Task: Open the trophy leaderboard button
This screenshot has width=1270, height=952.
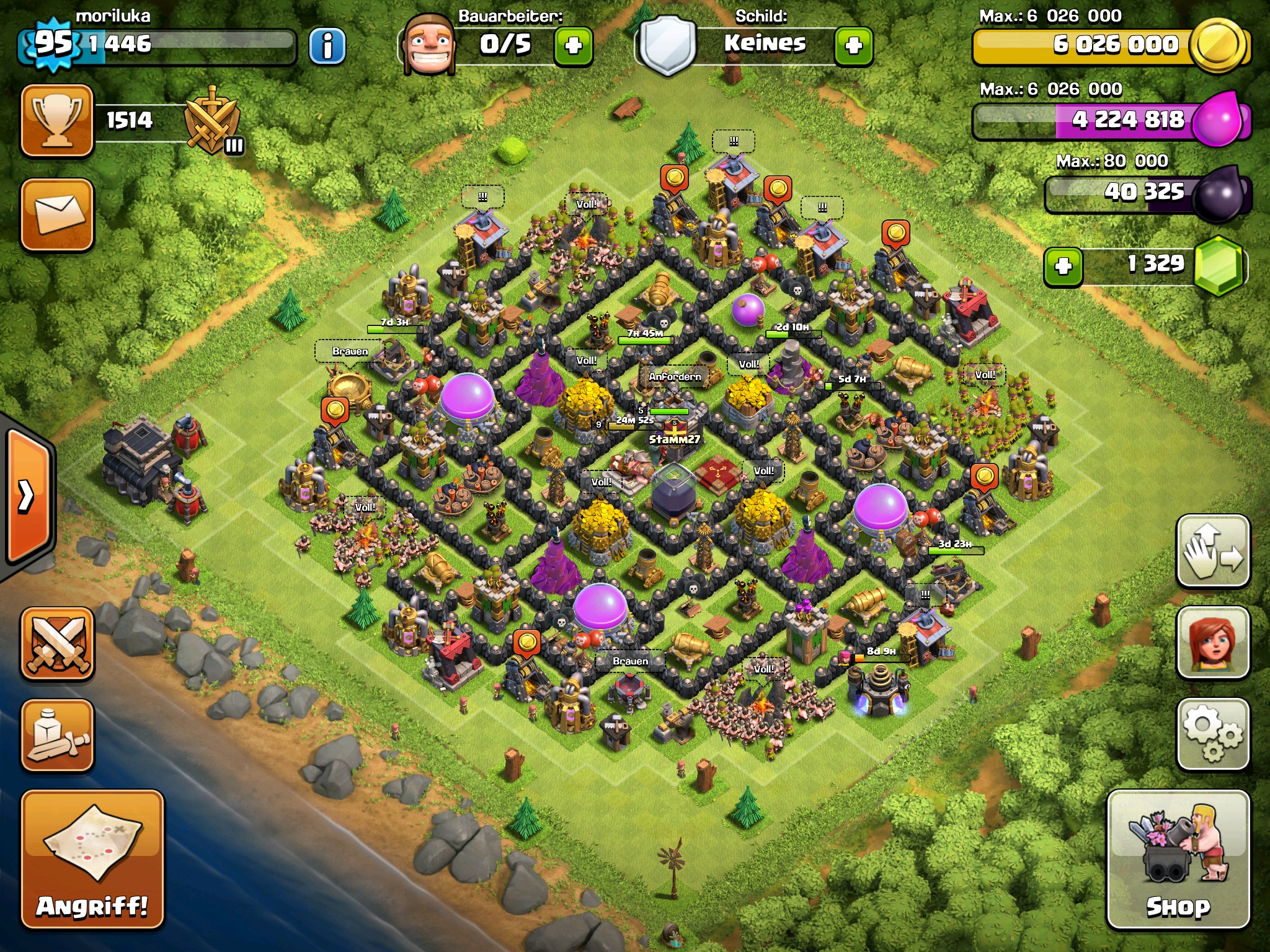Action: (x=57, y=120)
